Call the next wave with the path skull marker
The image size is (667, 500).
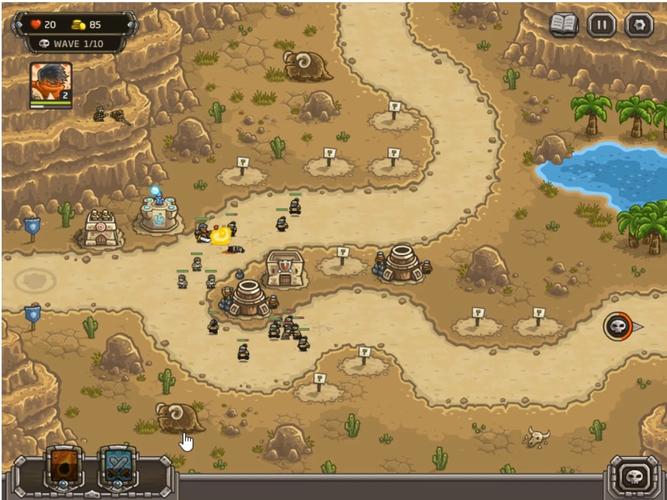point(618,326)
